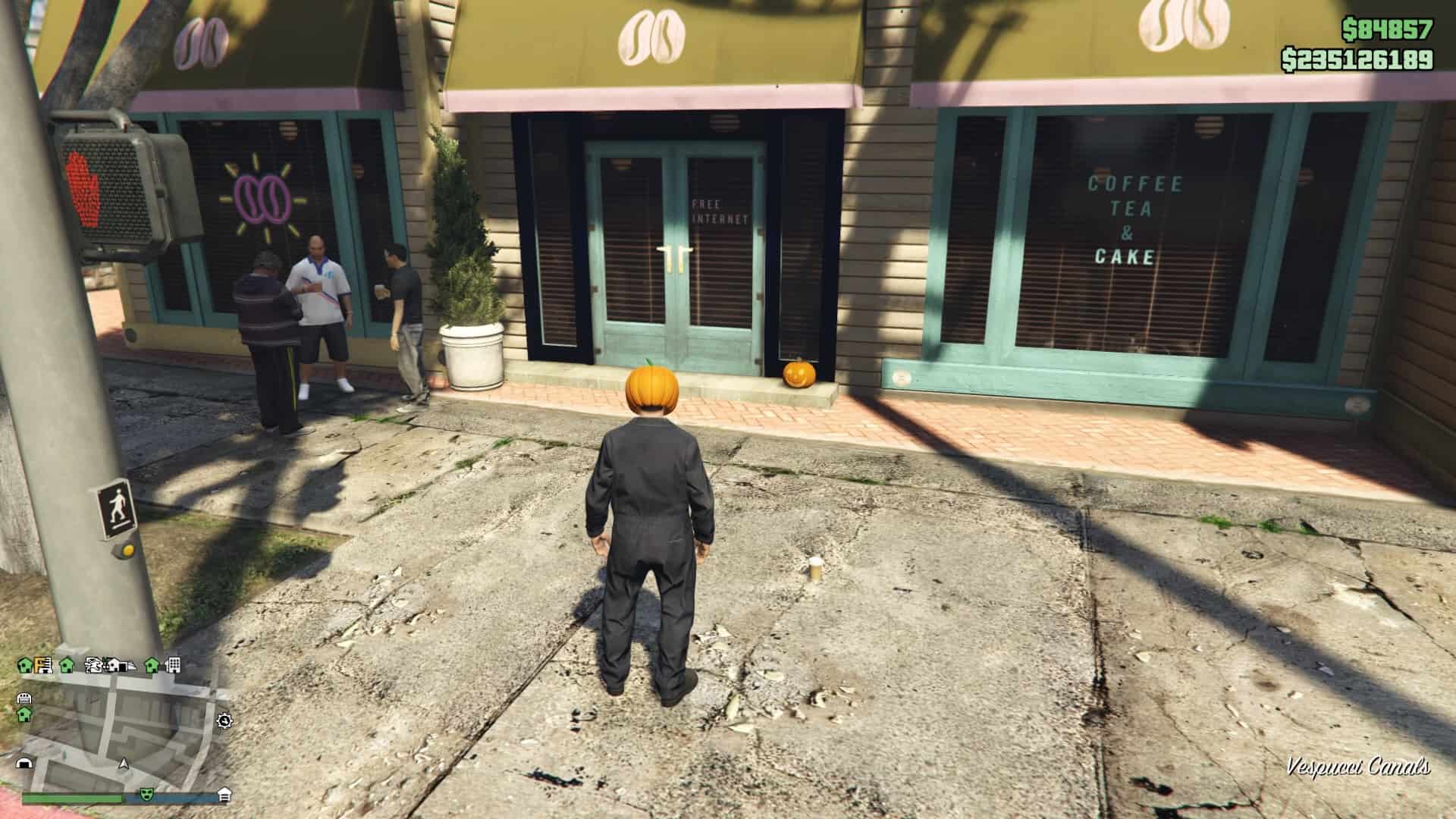Select the gear icon on the minimap right edge
Image resolution: width=1456 pixels, height=819 pixels.
(x=224, y=722)
